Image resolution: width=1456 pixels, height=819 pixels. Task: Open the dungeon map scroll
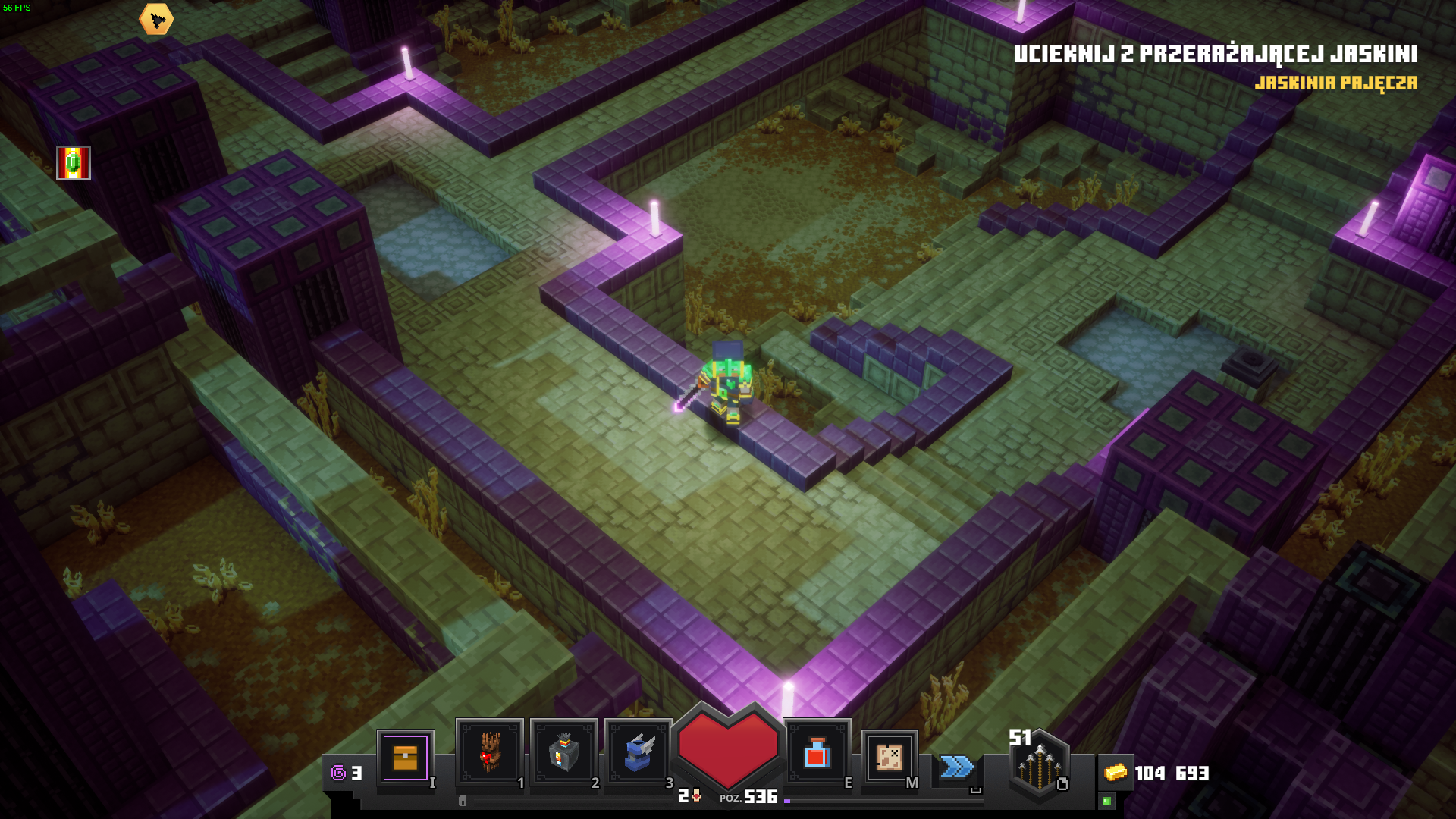(890, 757)
